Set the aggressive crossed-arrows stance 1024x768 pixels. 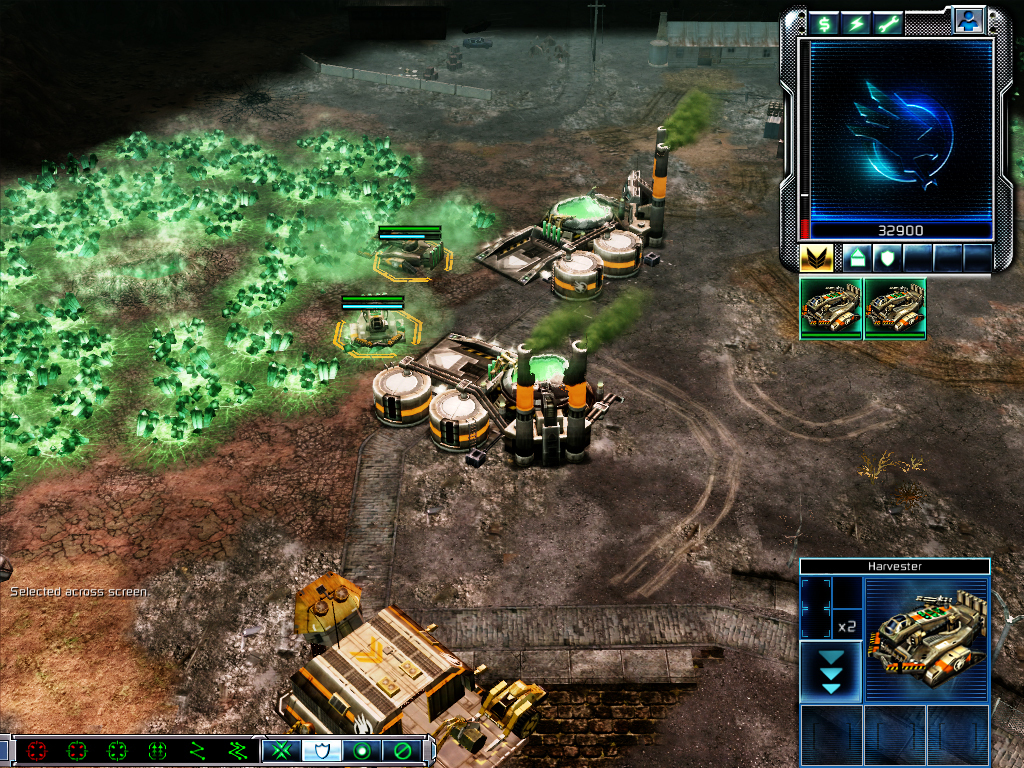click(282, 750)
